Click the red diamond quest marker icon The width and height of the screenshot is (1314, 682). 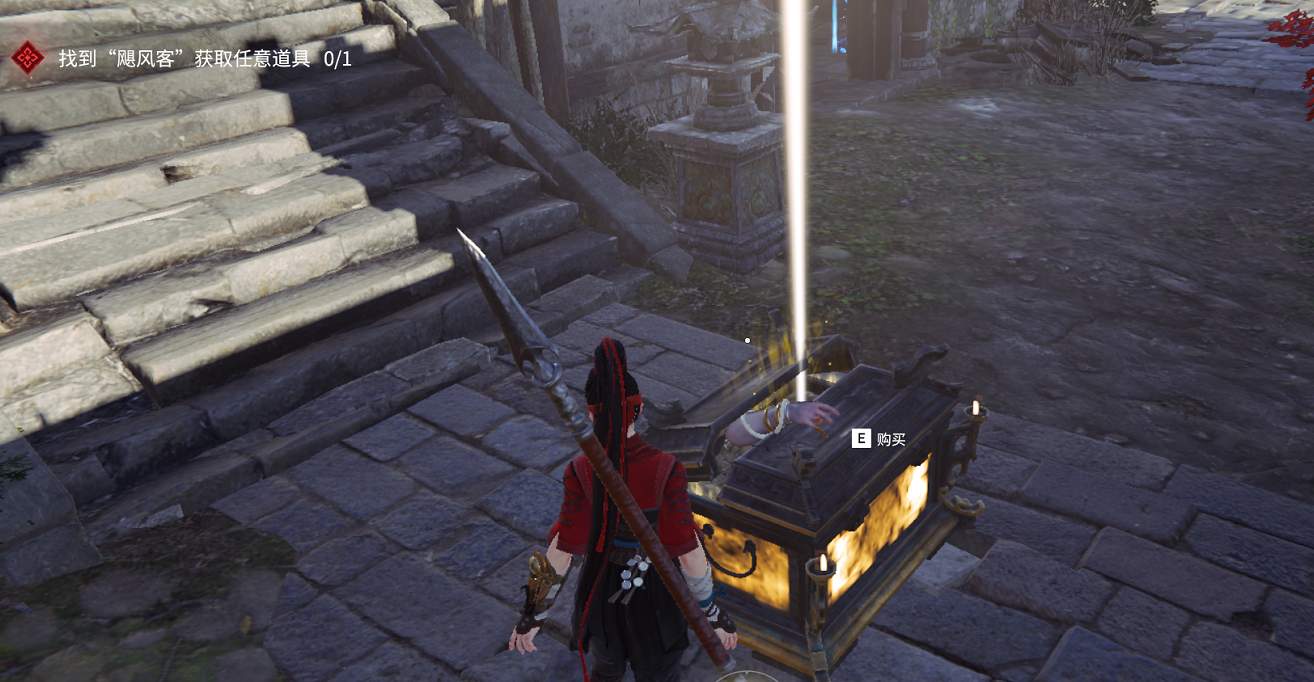coord(28,58)
